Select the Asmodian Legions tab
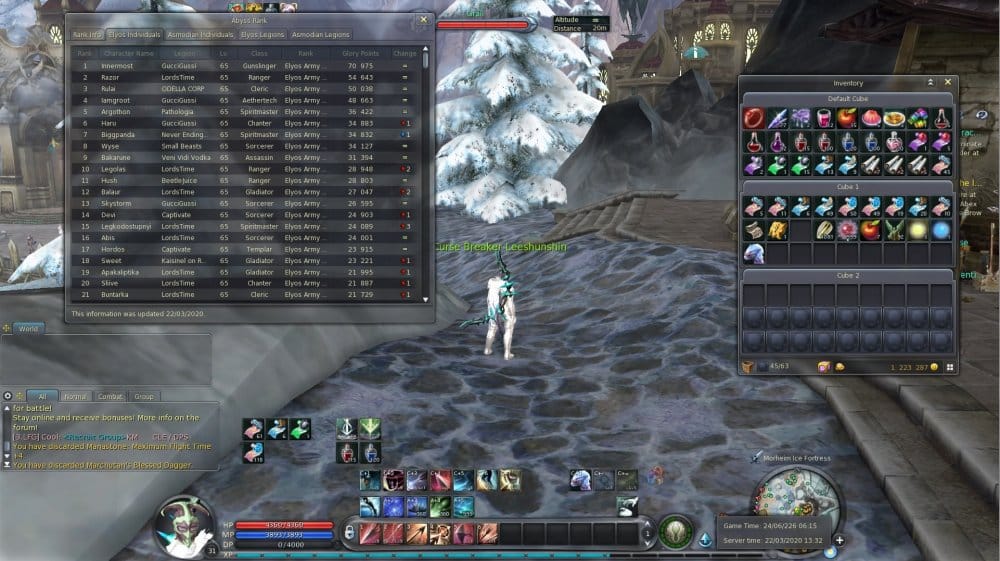The image size is (1000, 561). click(x=321, y=34)
